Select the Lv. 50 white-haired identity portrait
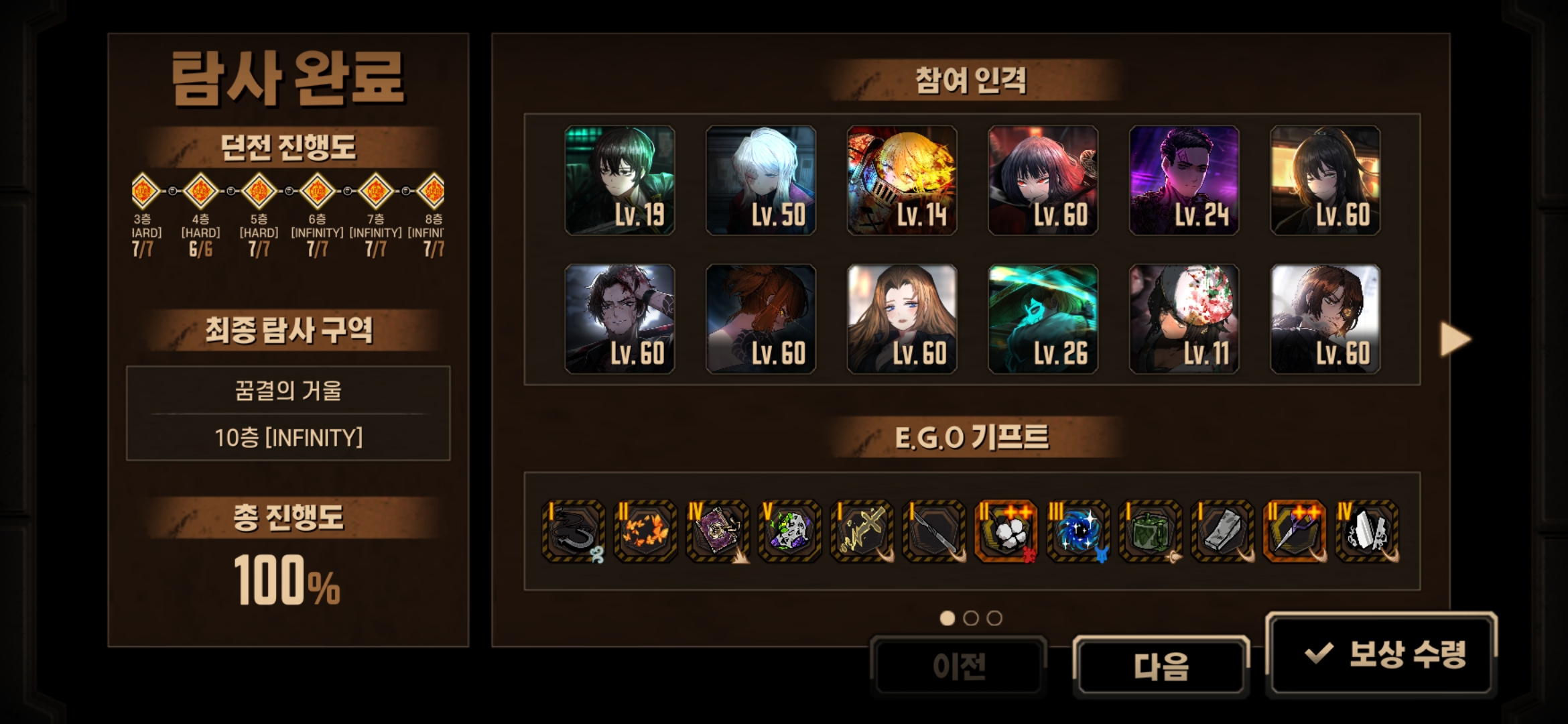Screen dimensions: 1568x724 [x=761, y=180]
